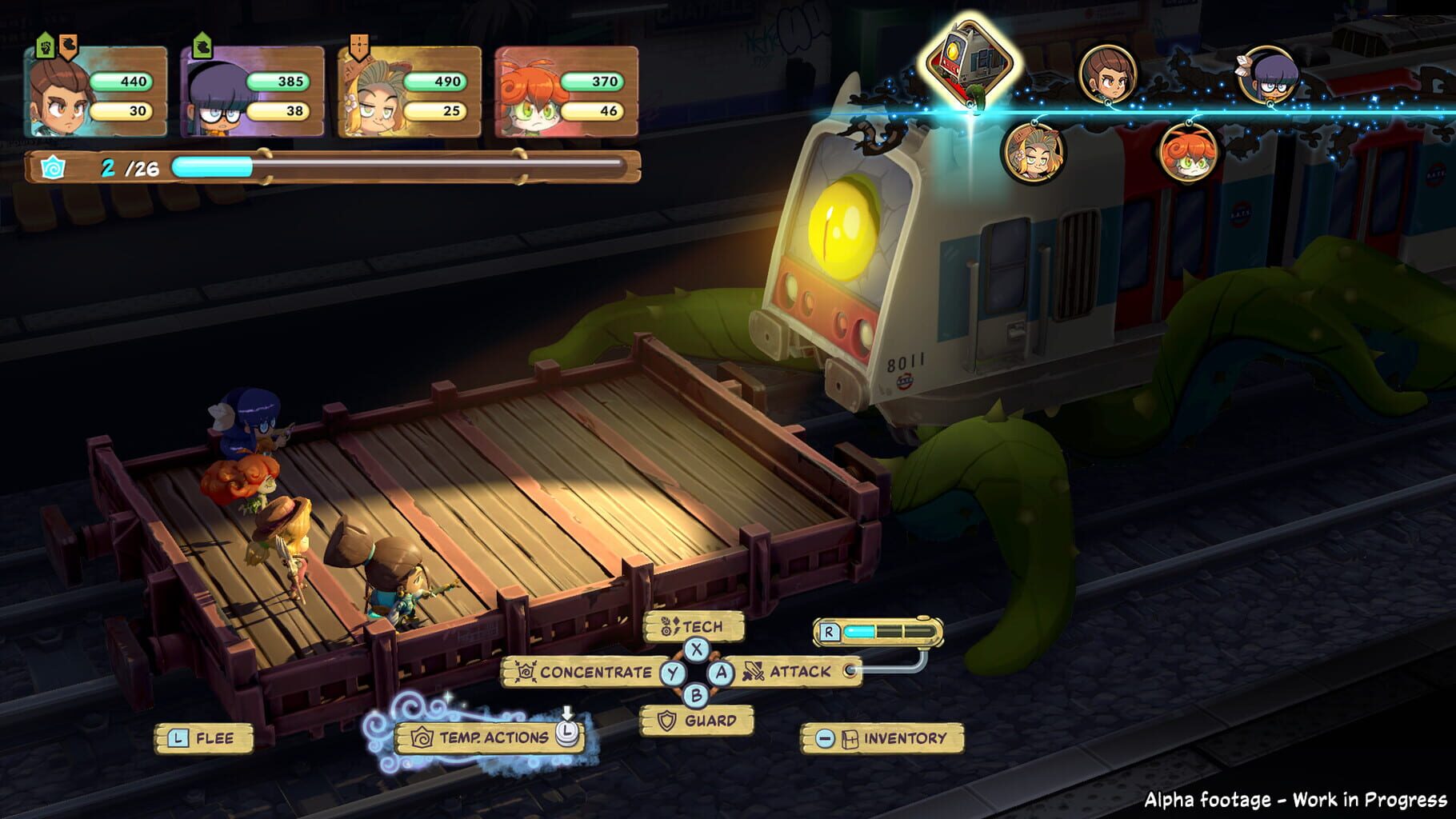This screenshot has width=1456, height=819.
Task: Click the orange boot debuff icon above the first portrait
Action: pos(68,46)
